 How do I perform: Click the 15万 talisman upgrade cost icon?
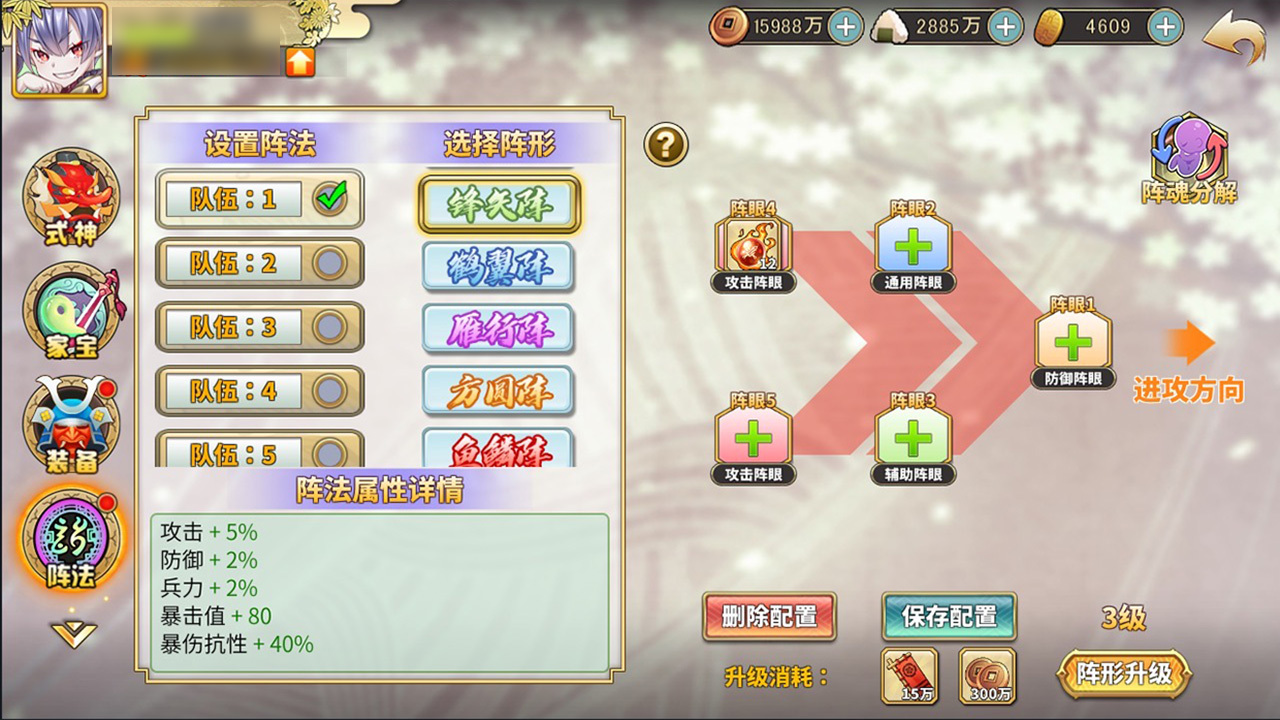pos(910,675)
